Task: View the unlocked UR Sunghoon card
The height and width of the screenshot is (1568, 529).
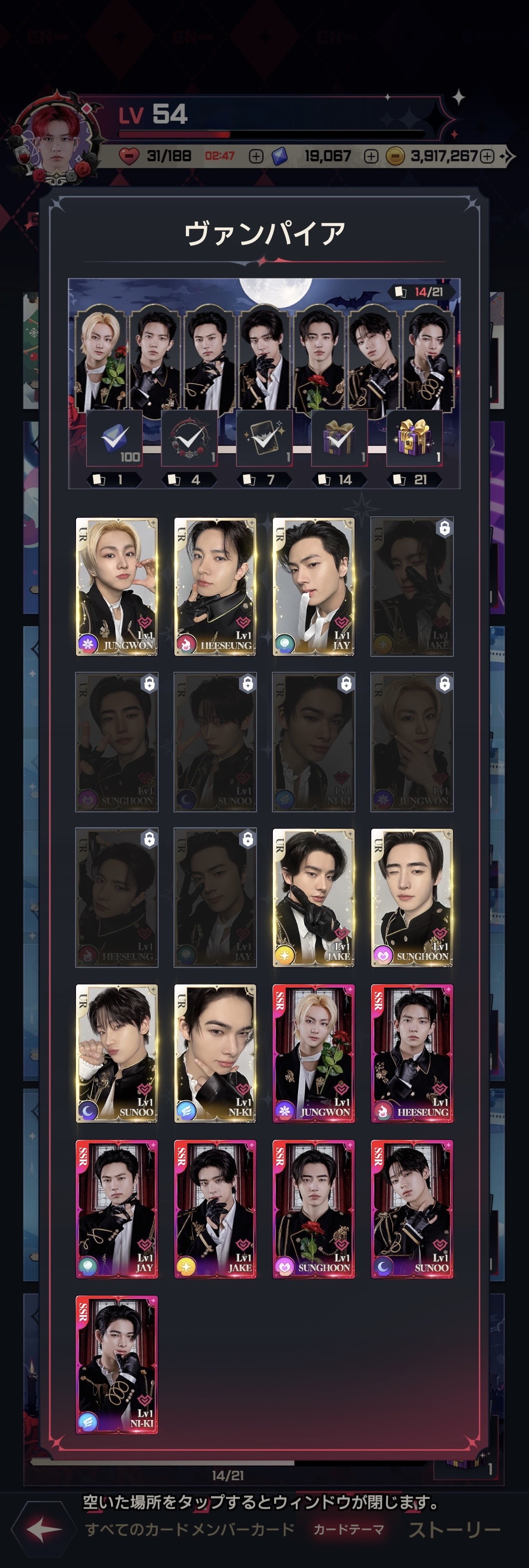Action: [x=412, y=897]
